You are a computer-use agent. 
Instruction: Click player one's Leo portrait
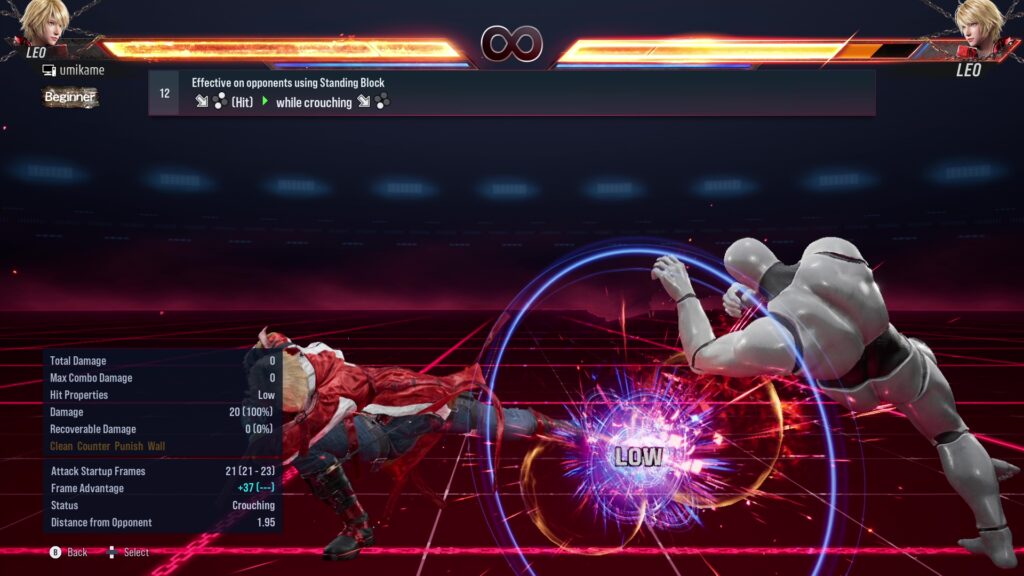pos(43,22)
